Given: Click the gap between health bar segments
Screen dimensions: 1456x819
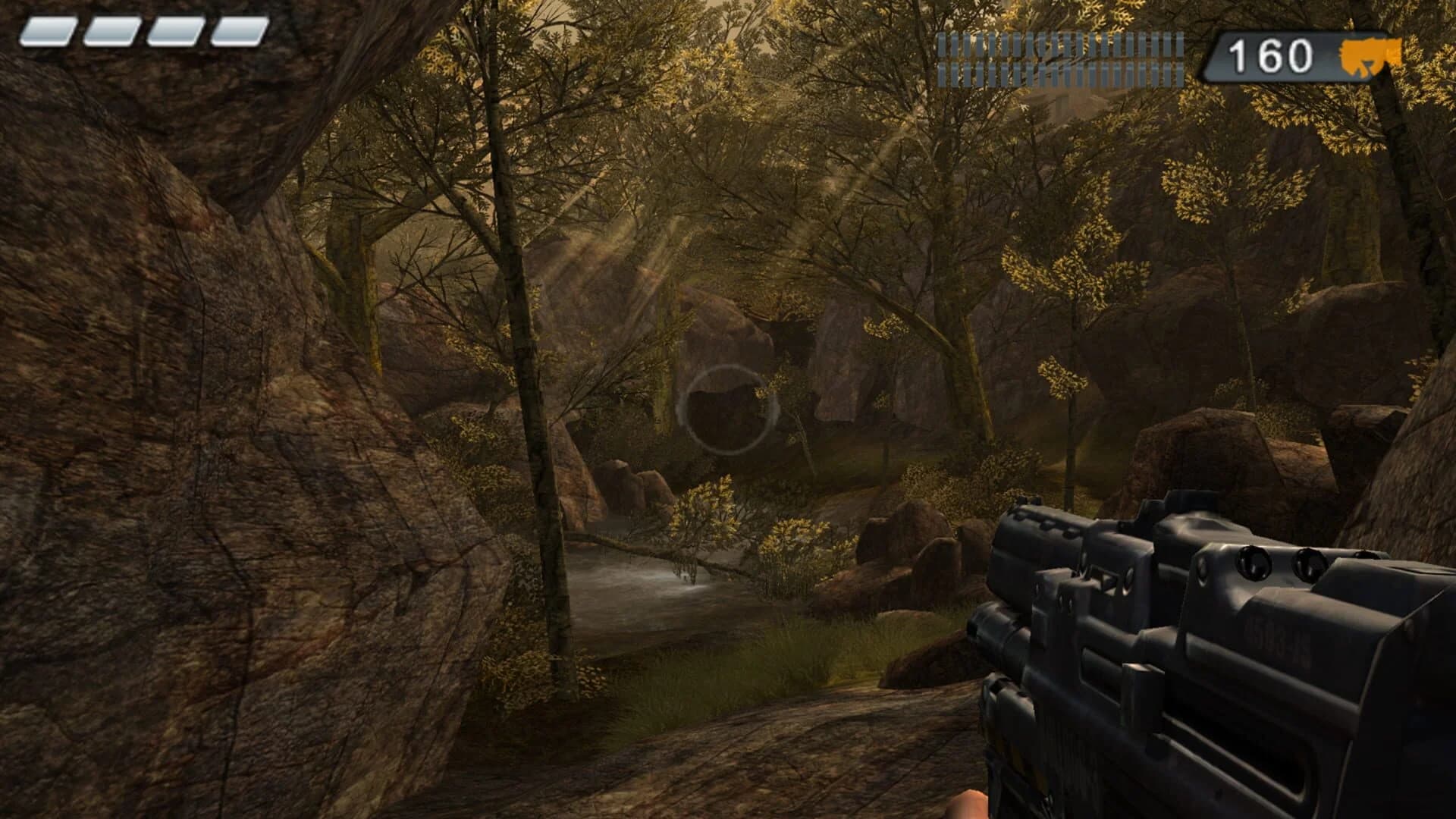Looking at the screenshot, I should [x=82, y=30].
